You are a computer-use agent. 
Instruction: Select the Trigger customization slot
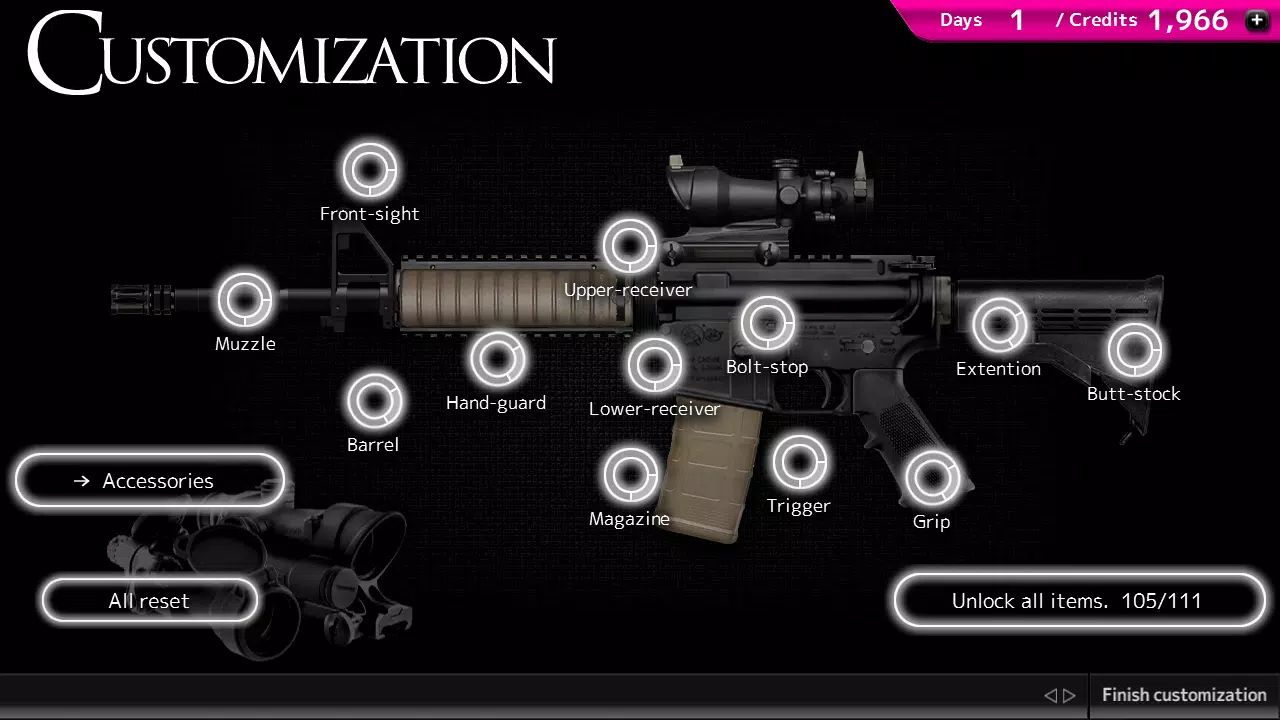point(799,461)
